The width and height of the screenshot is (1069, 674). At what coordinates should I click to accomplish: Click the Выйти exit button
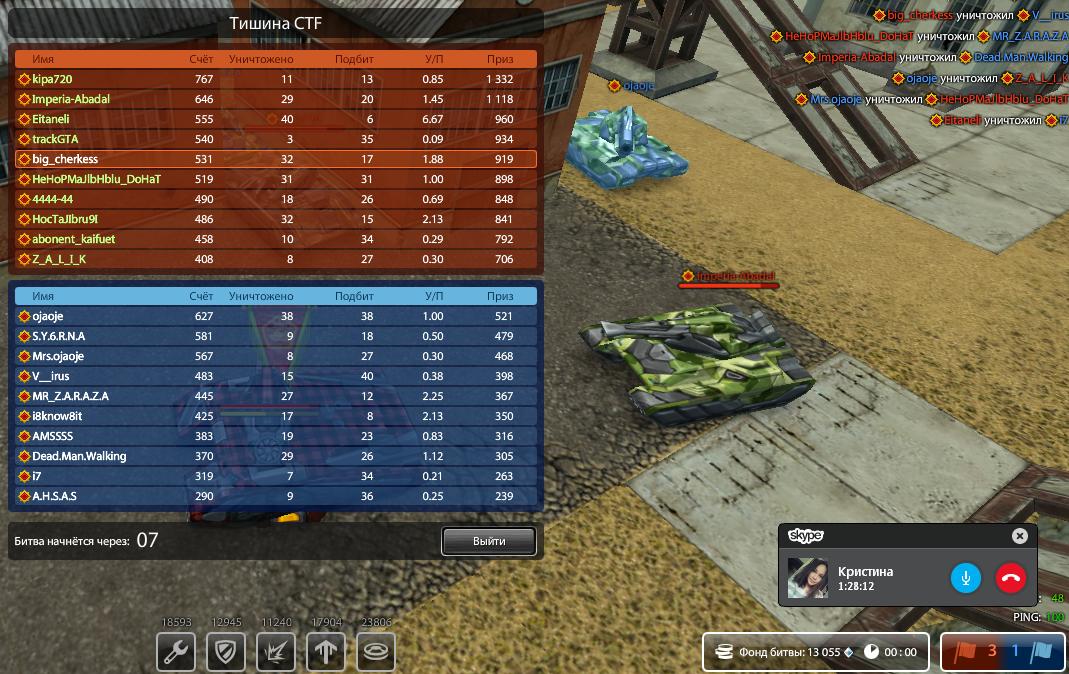tap(489, 541)
